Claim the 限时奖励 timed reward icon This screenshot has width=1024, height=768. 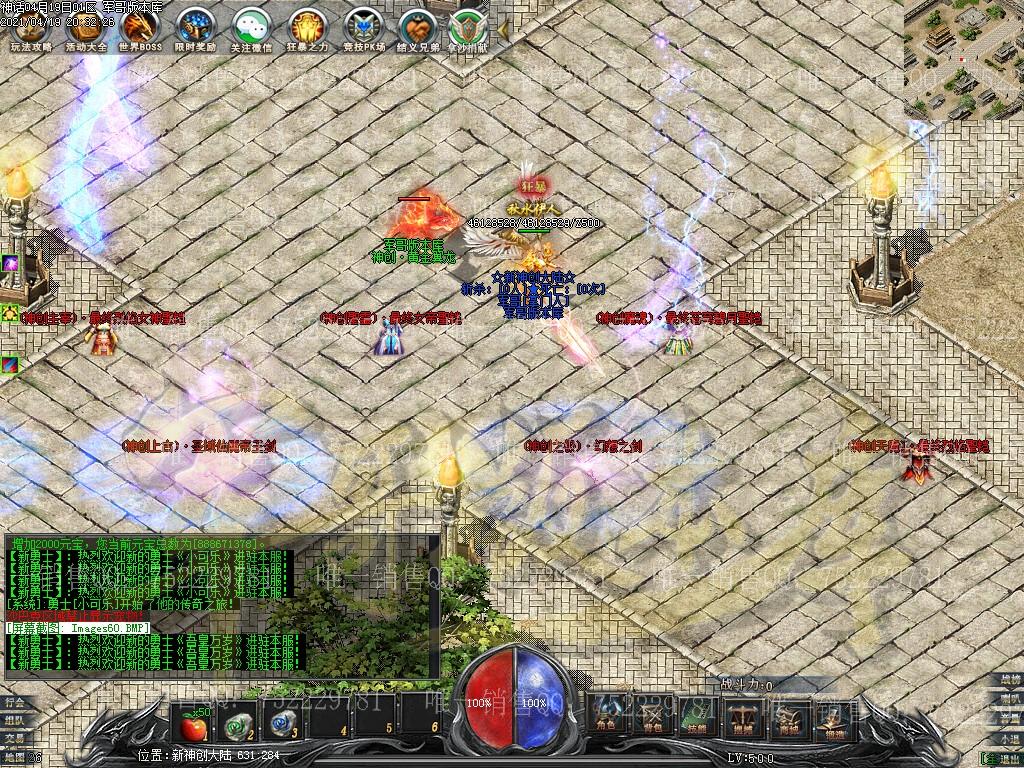(x=195, y=27)
